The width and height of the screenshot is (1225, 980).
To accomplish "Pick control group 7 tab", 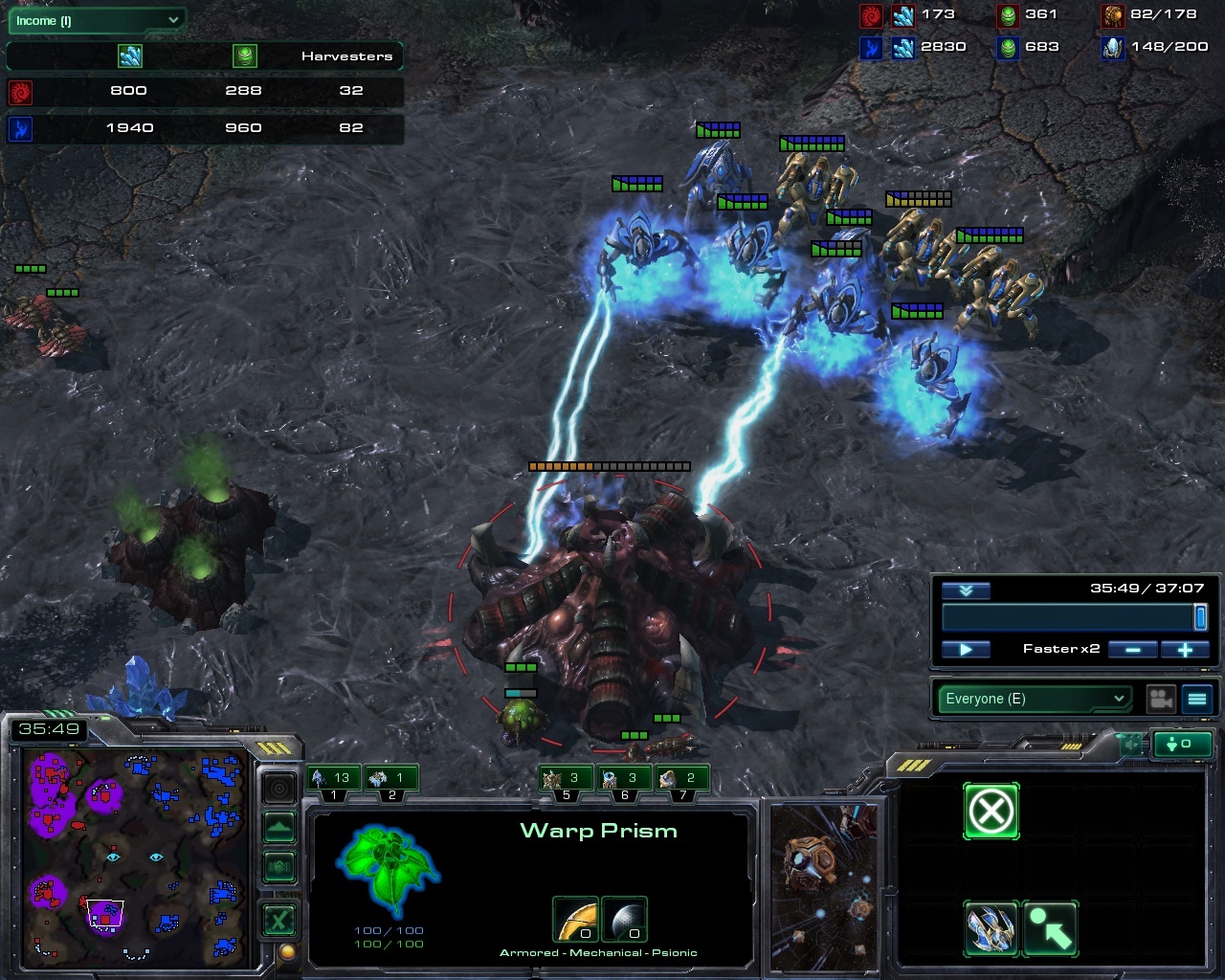I will [680, 779].
